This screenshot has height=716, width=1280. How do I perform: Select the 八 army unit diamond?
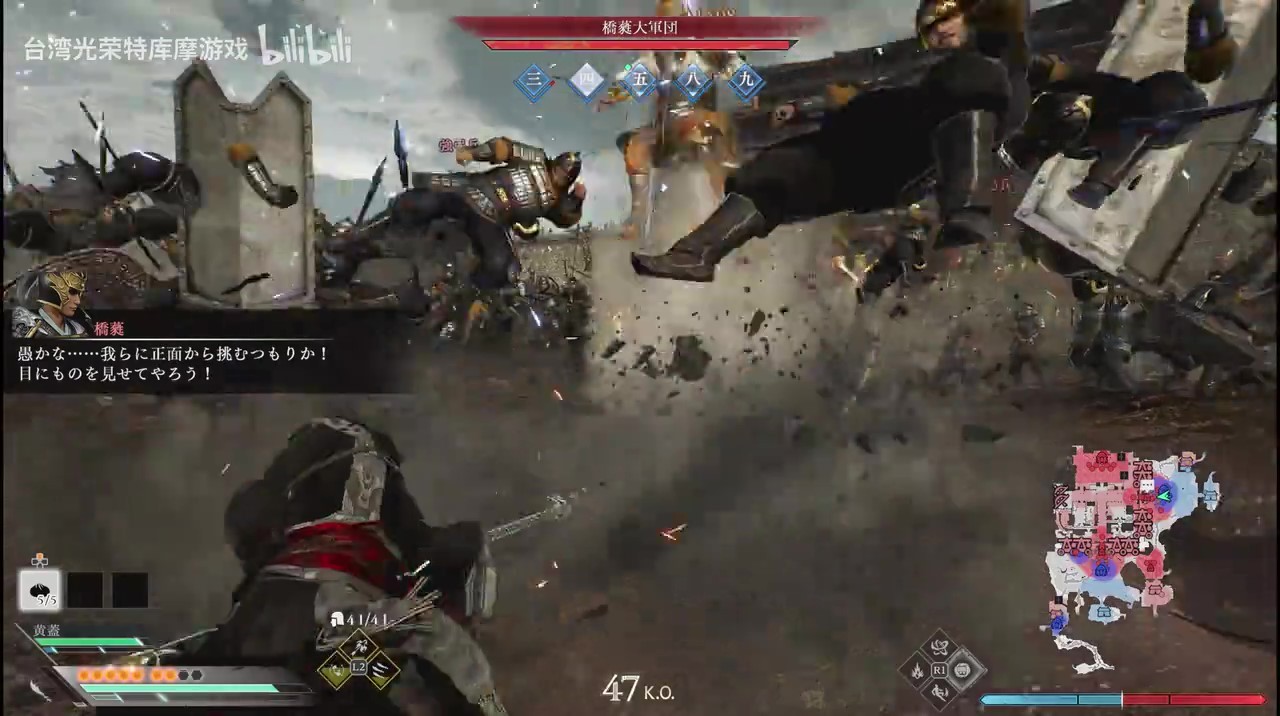(x=692, y=83)
